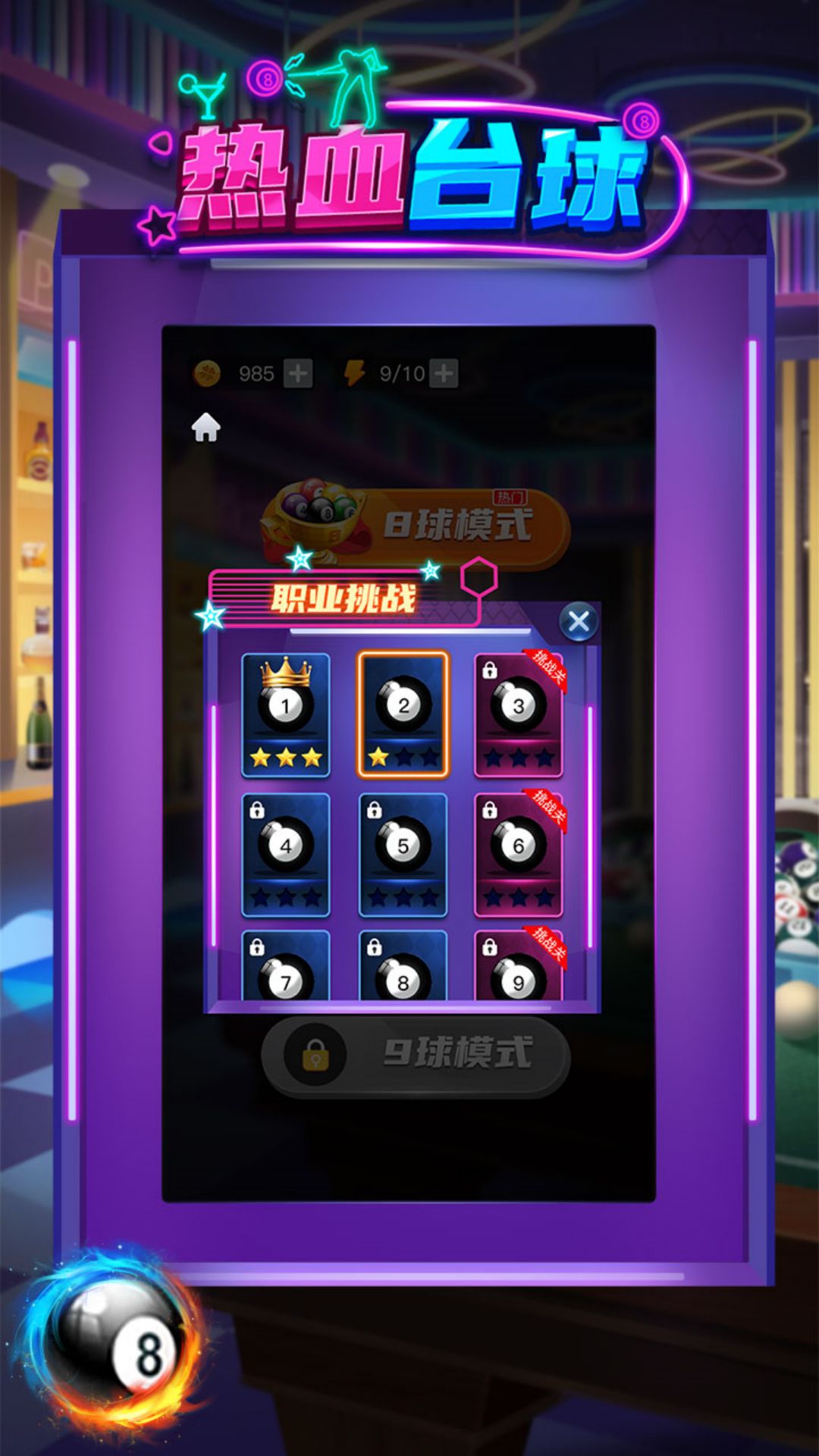819x1456 pixels.
Task: Tap locked level 5 tile
Action: tap(403, 855)
